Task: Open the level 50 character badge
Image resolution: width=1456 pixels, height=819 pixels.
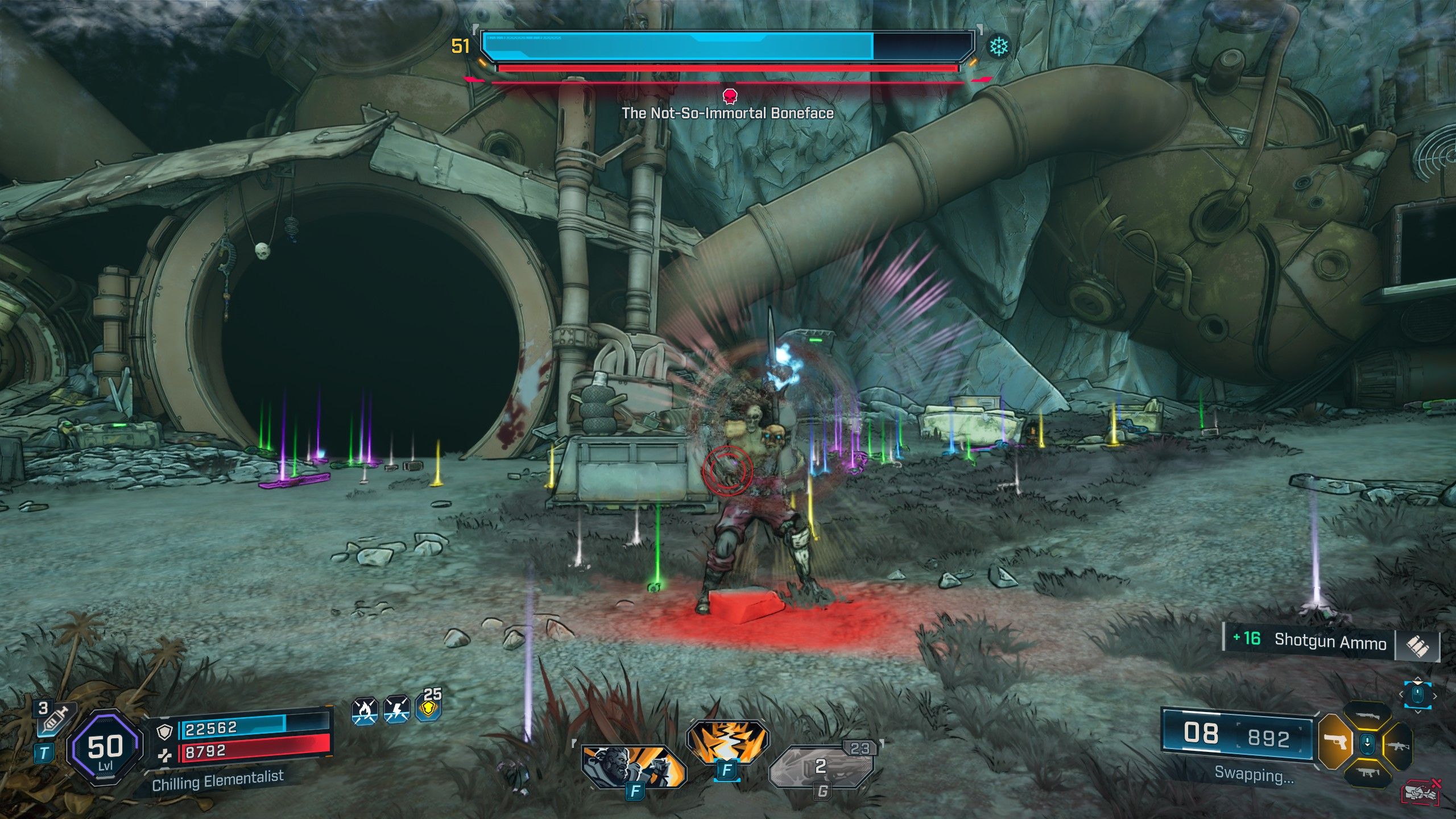Action: point(105,747)
